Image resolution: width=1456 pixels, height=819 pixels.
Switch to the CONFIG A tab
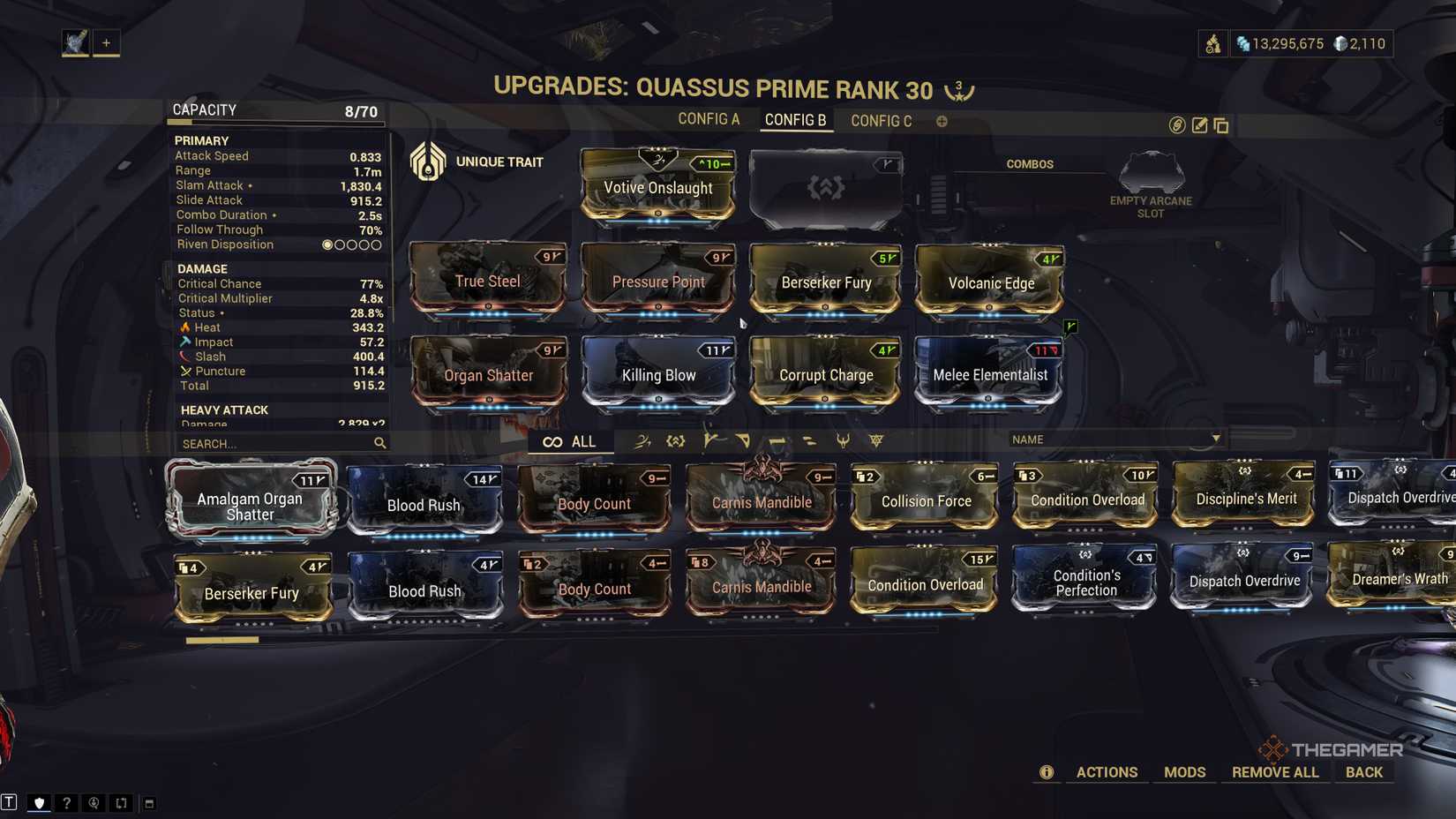tap(709, 118)
